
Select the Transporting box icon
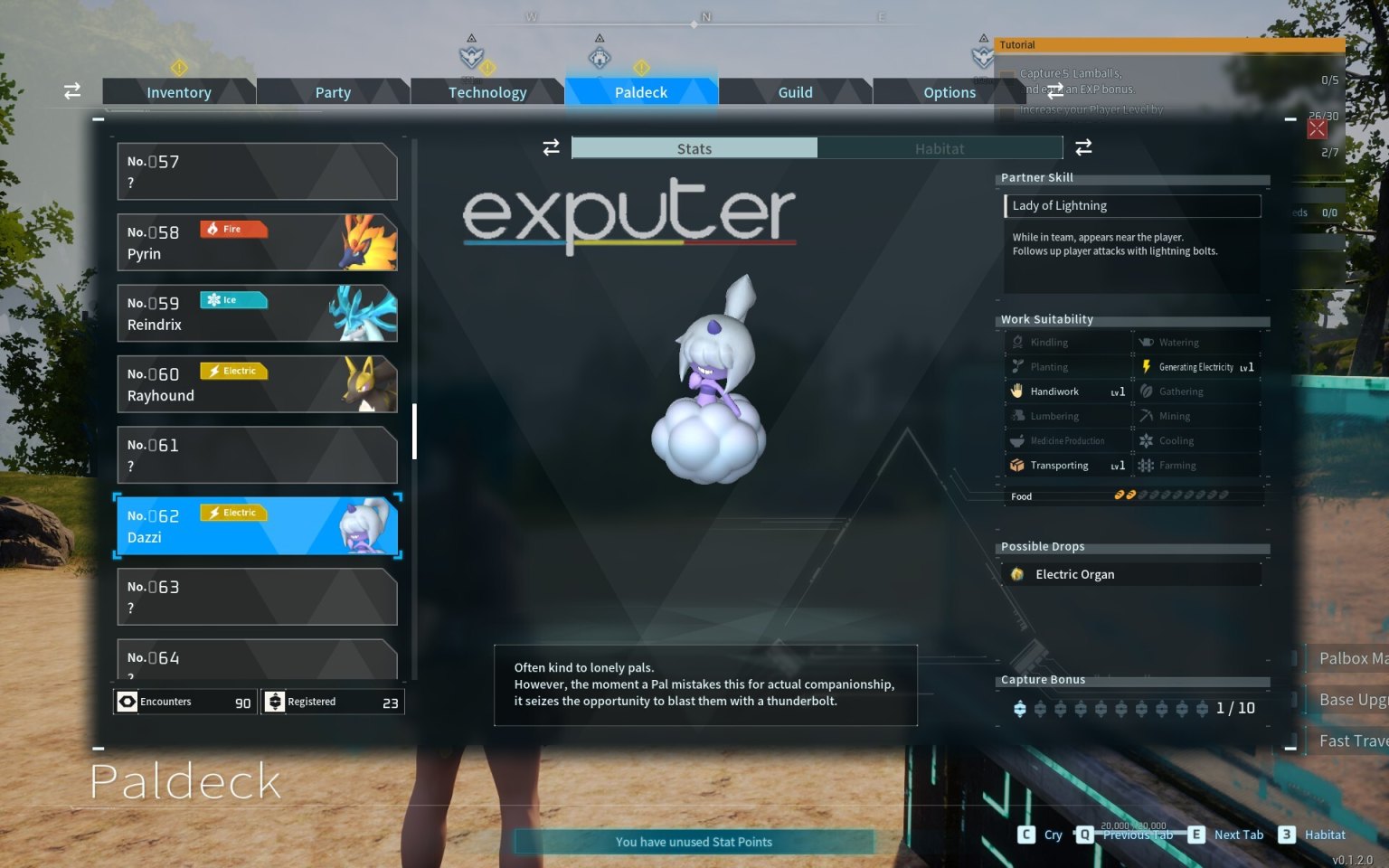(1018, 465)
